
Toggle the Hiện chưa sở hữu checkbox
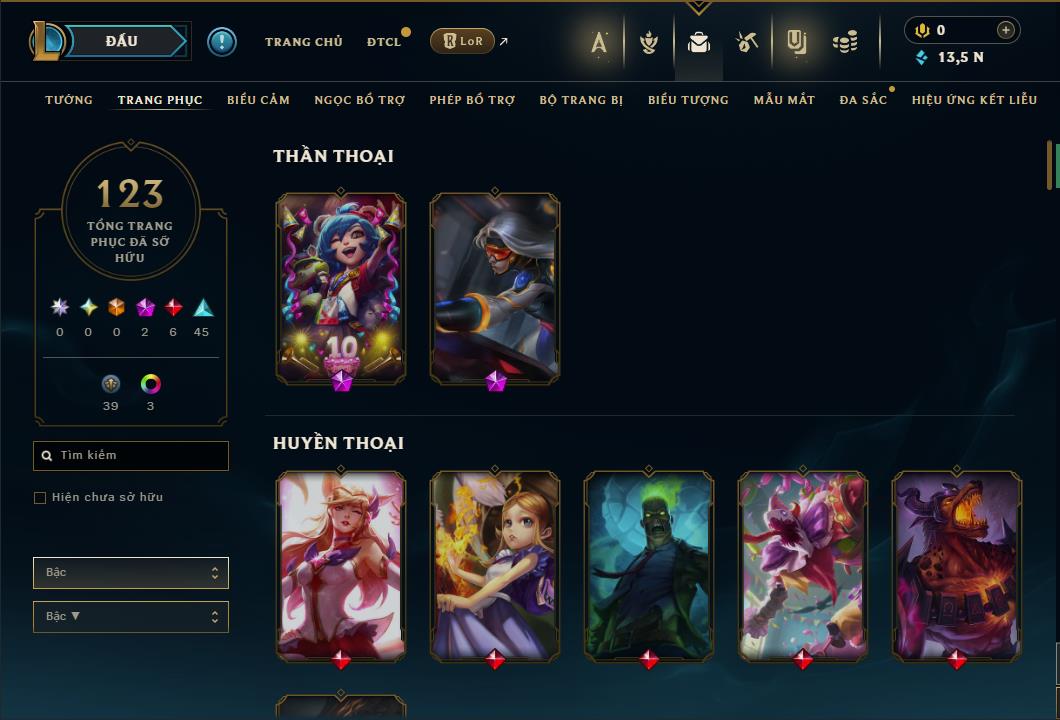(40, 498)
